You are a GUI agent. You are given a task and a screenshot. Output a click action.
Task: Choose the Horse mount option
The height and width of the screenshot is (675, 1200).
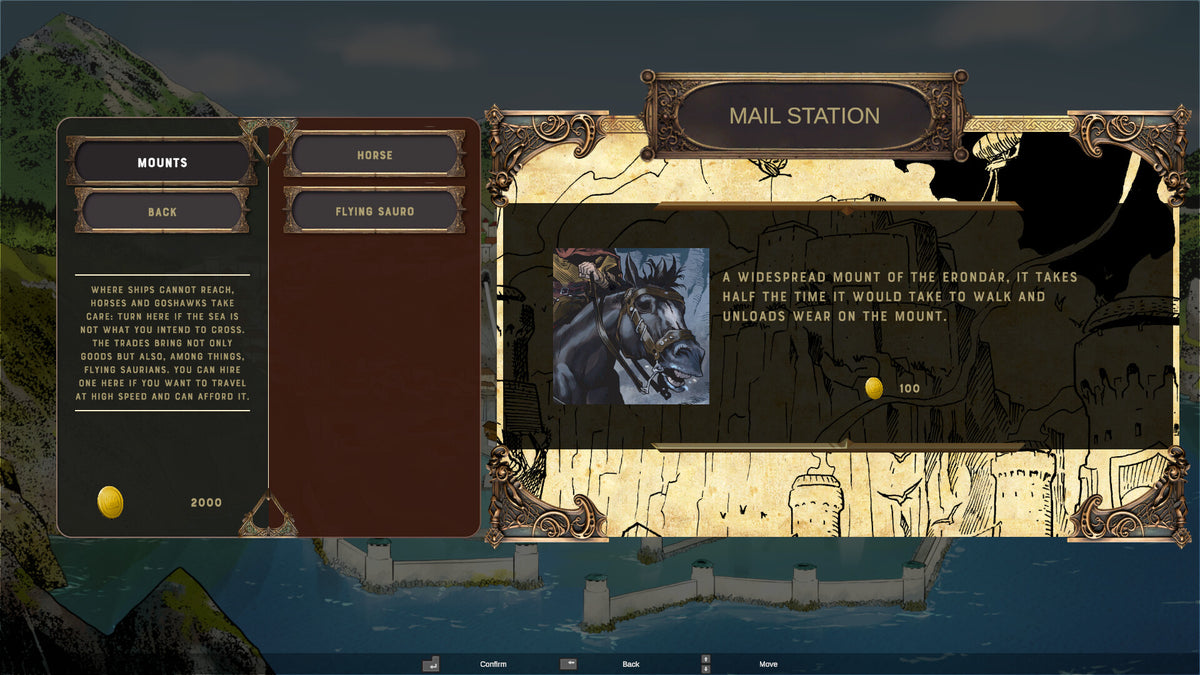point(374,155)
